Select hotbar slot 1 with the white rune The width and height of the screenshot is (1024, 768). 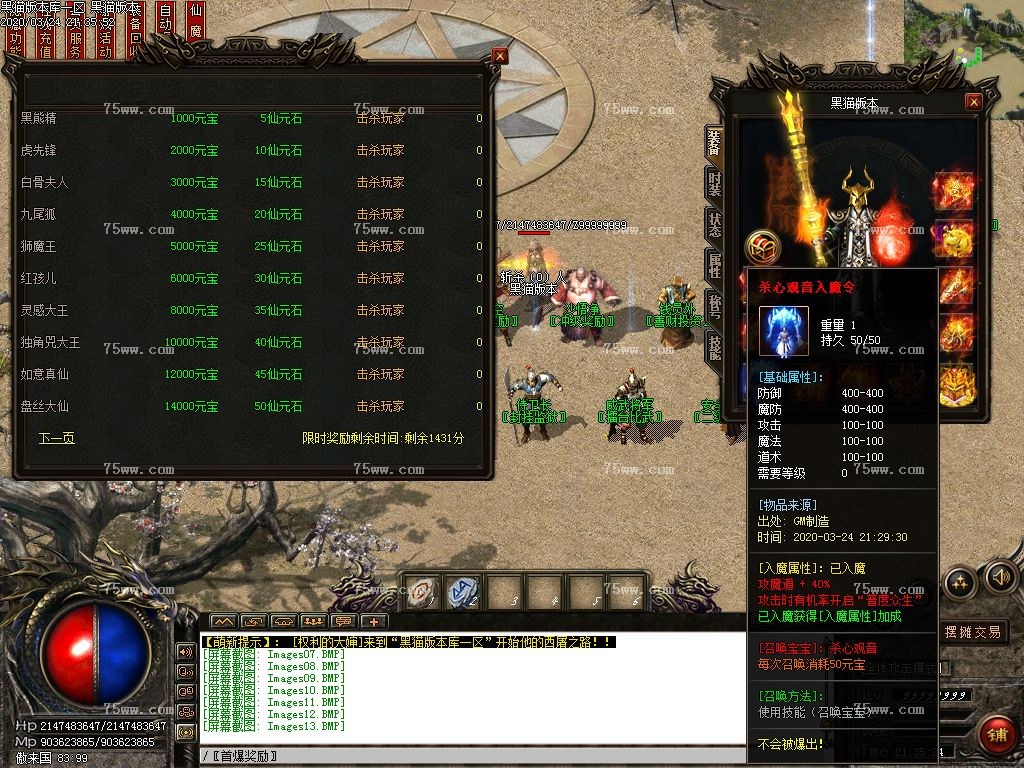click(421, 591)
